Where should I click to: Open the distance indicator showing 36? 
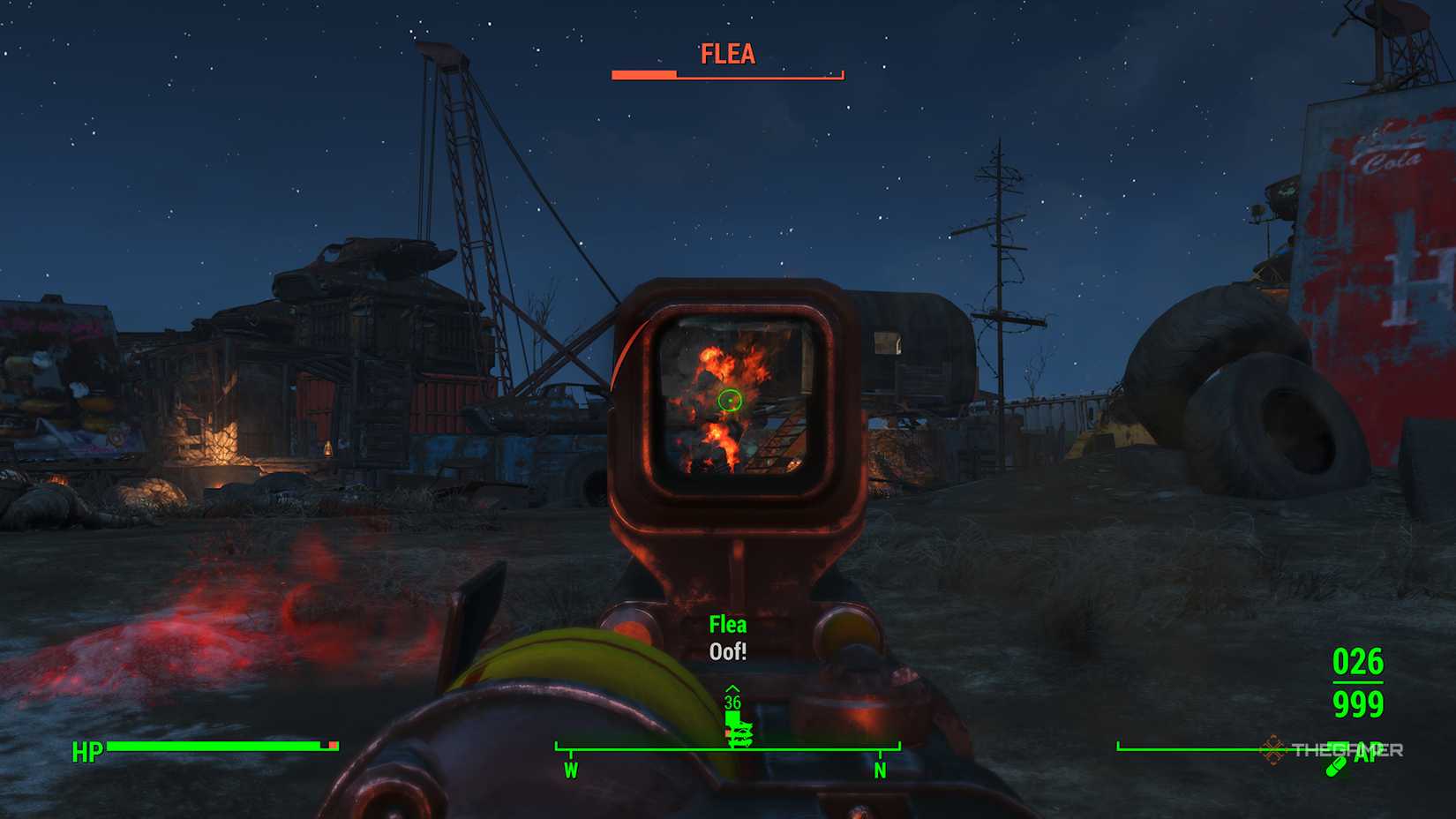[731, 703]
